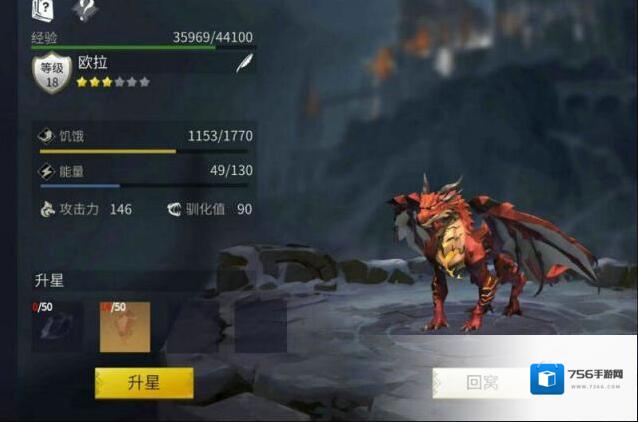Tap the feather rename icon beside 欧拉
This screenshot has width=638, height=422.
pyautogui.click(x=243, y=65)
